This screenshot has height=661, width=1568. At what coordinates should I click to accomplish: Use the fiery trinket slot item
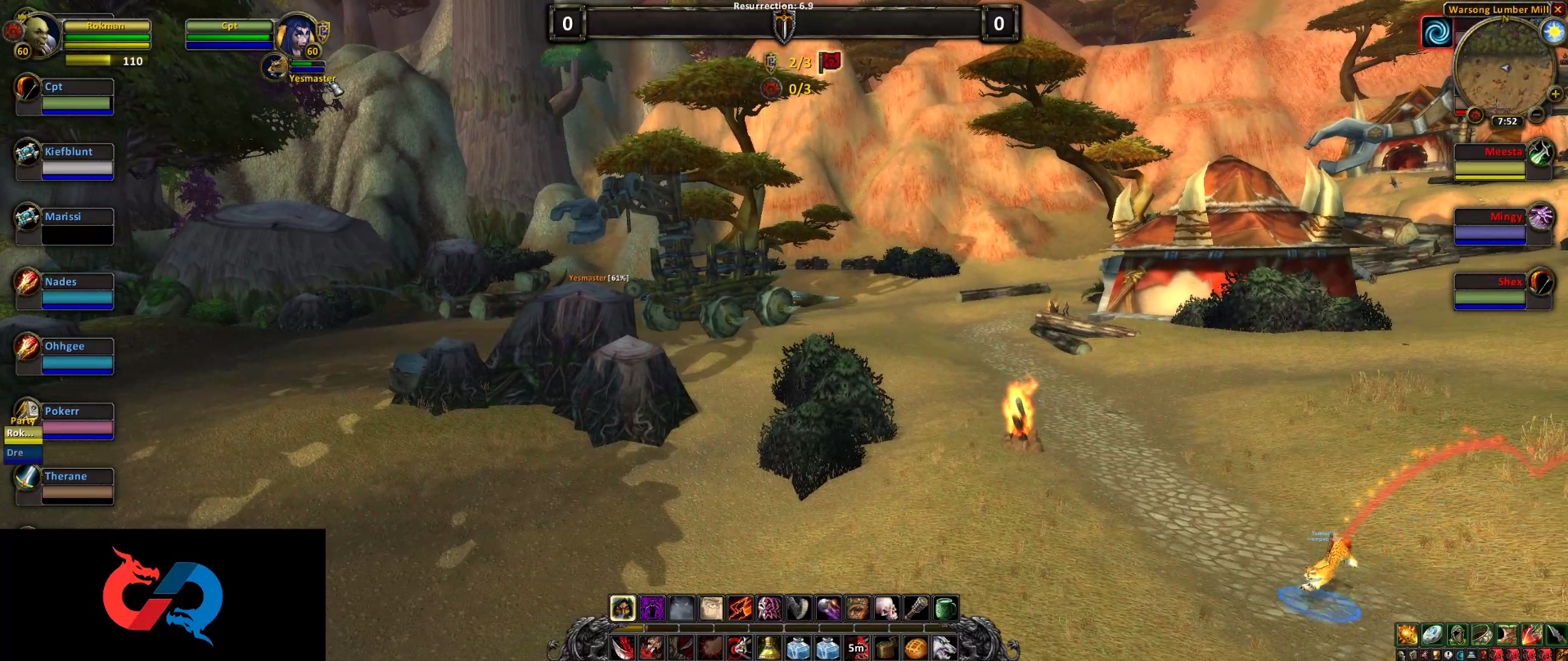pyautogui.click(x=1407, y=634)
